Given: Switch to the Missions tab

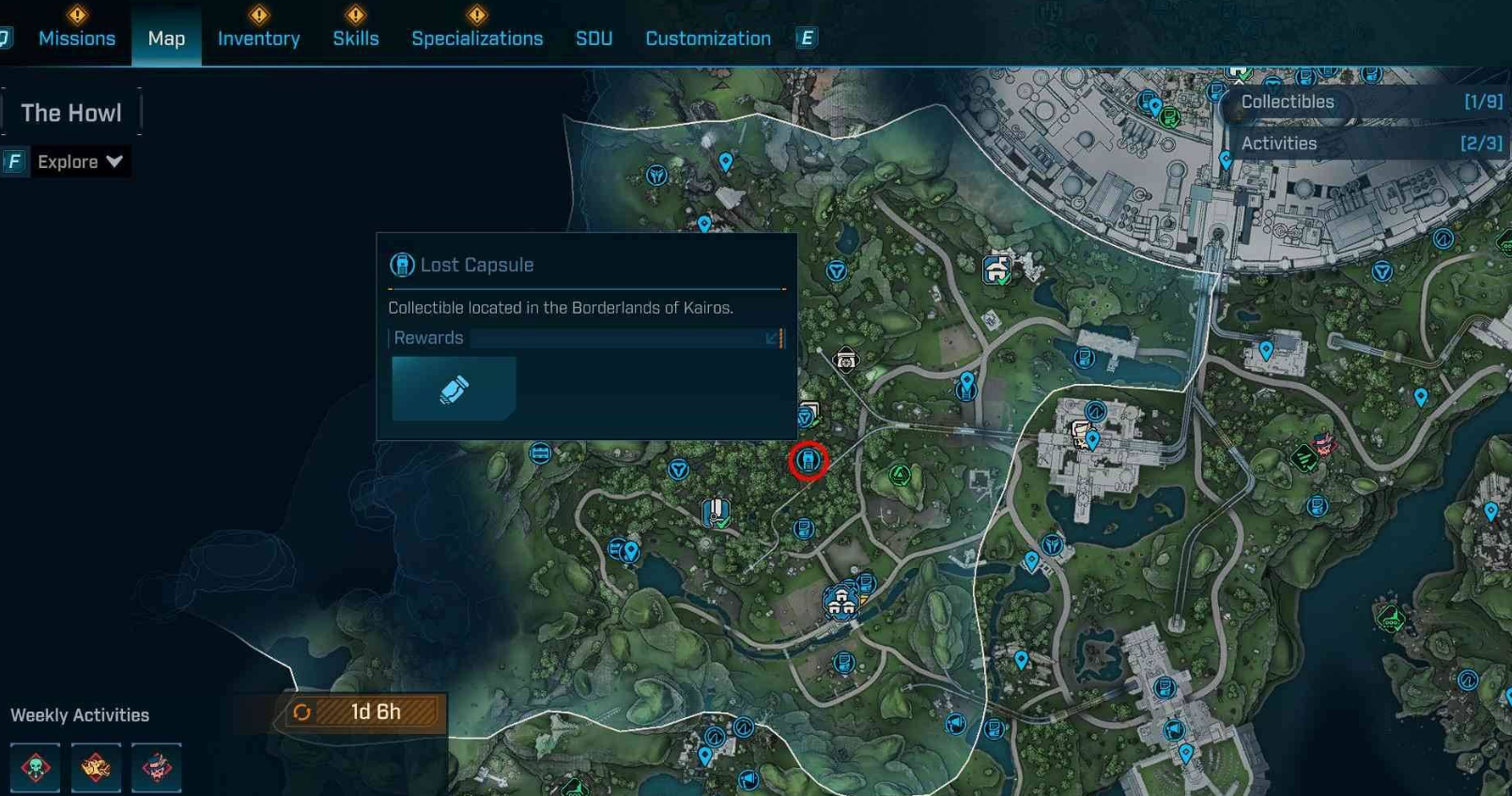Looking at the screenshot, I should [x=77, y=38].
